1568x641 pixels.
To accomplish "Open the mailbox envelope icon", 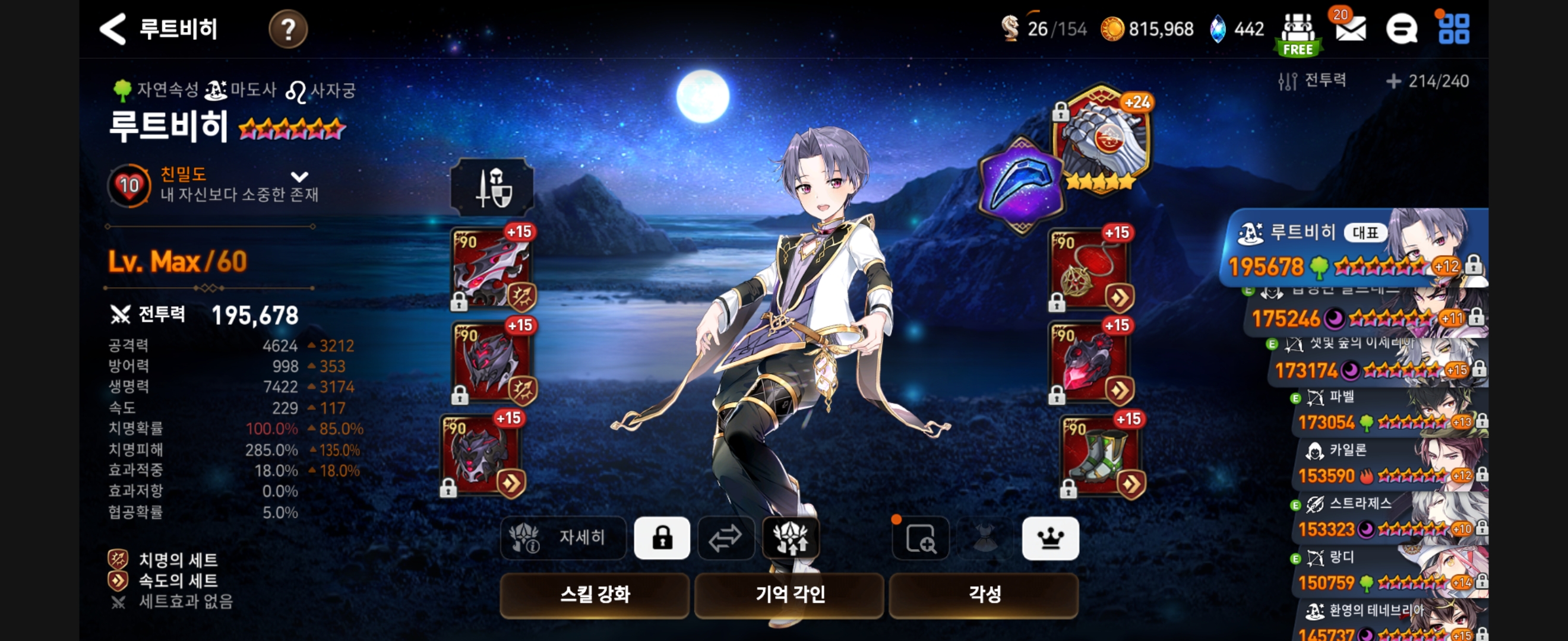I will point(1351,29).
